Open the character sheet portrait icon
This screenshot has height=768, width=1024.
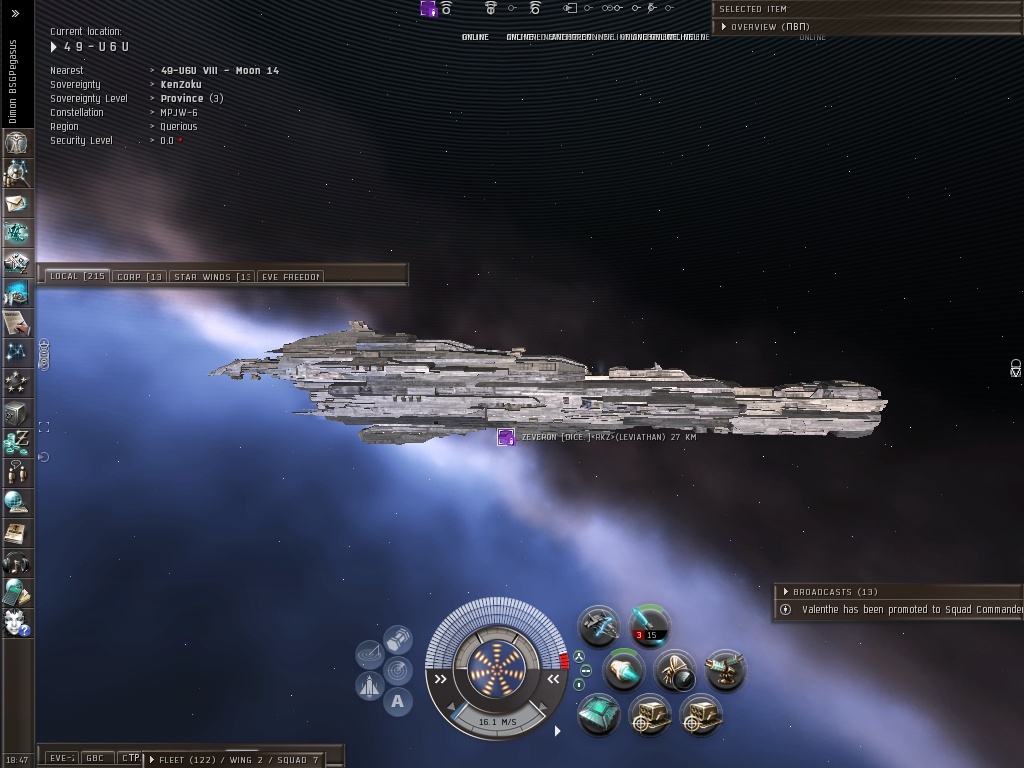(x=17, y=143)
